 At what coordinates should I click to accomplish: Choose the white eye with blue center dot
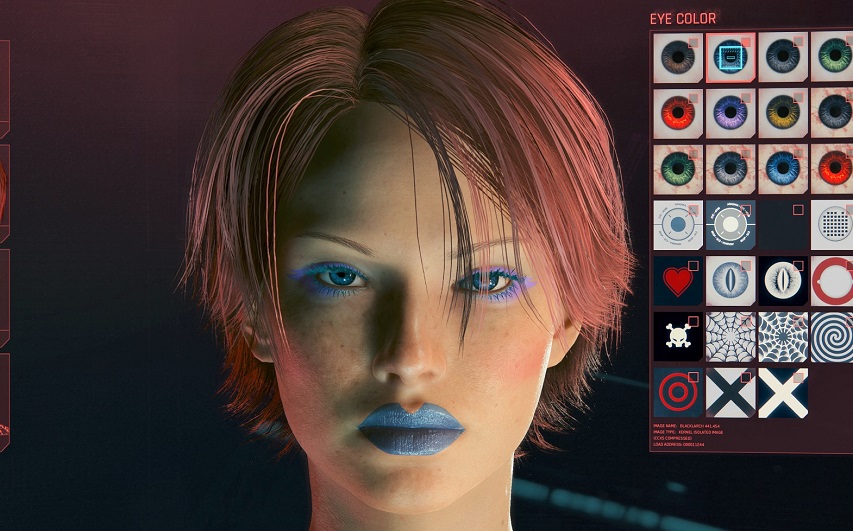(678, 225)
